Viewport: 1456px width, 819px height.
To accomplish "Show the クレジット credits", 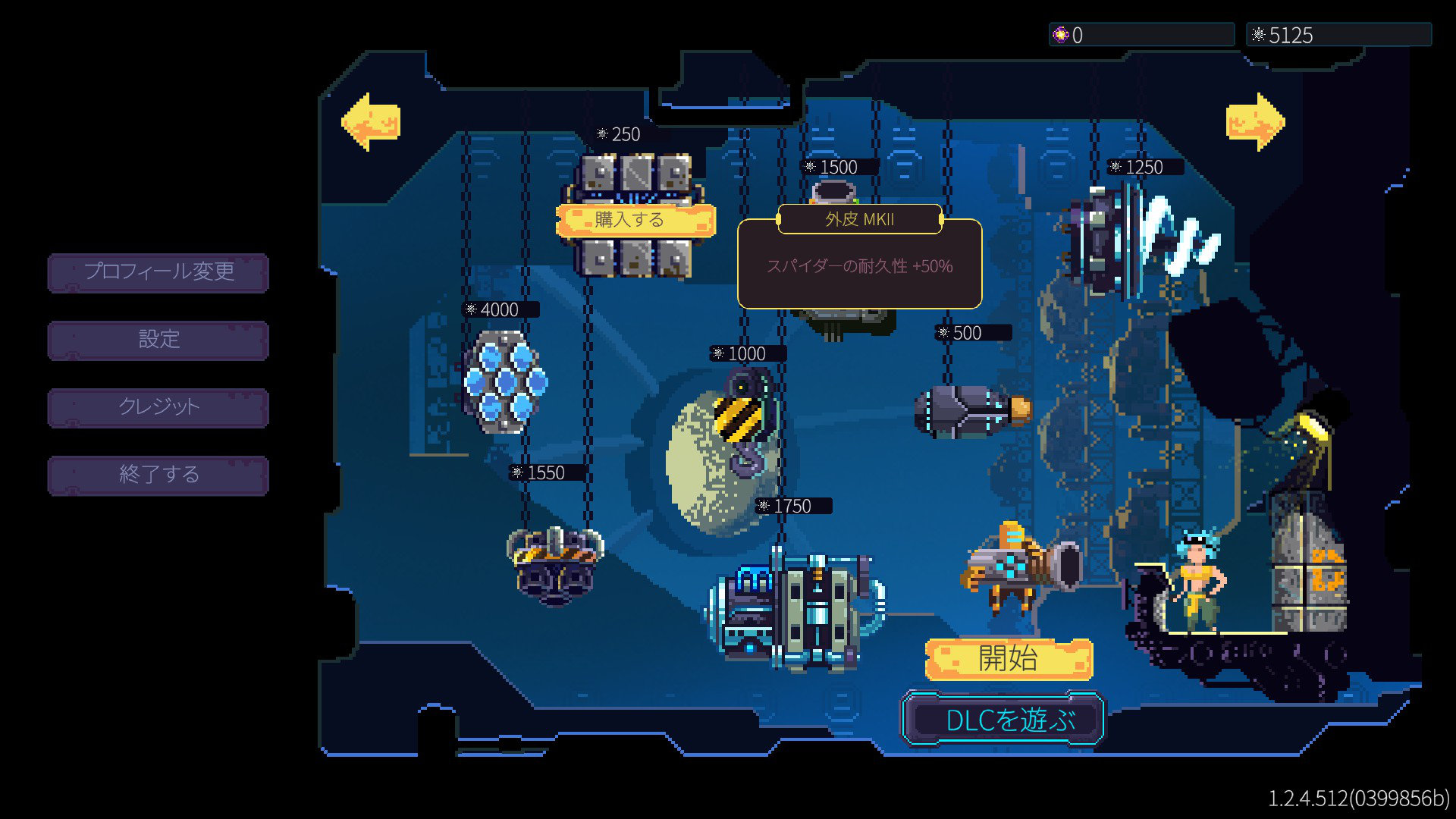I will click(x=158, y=407).
